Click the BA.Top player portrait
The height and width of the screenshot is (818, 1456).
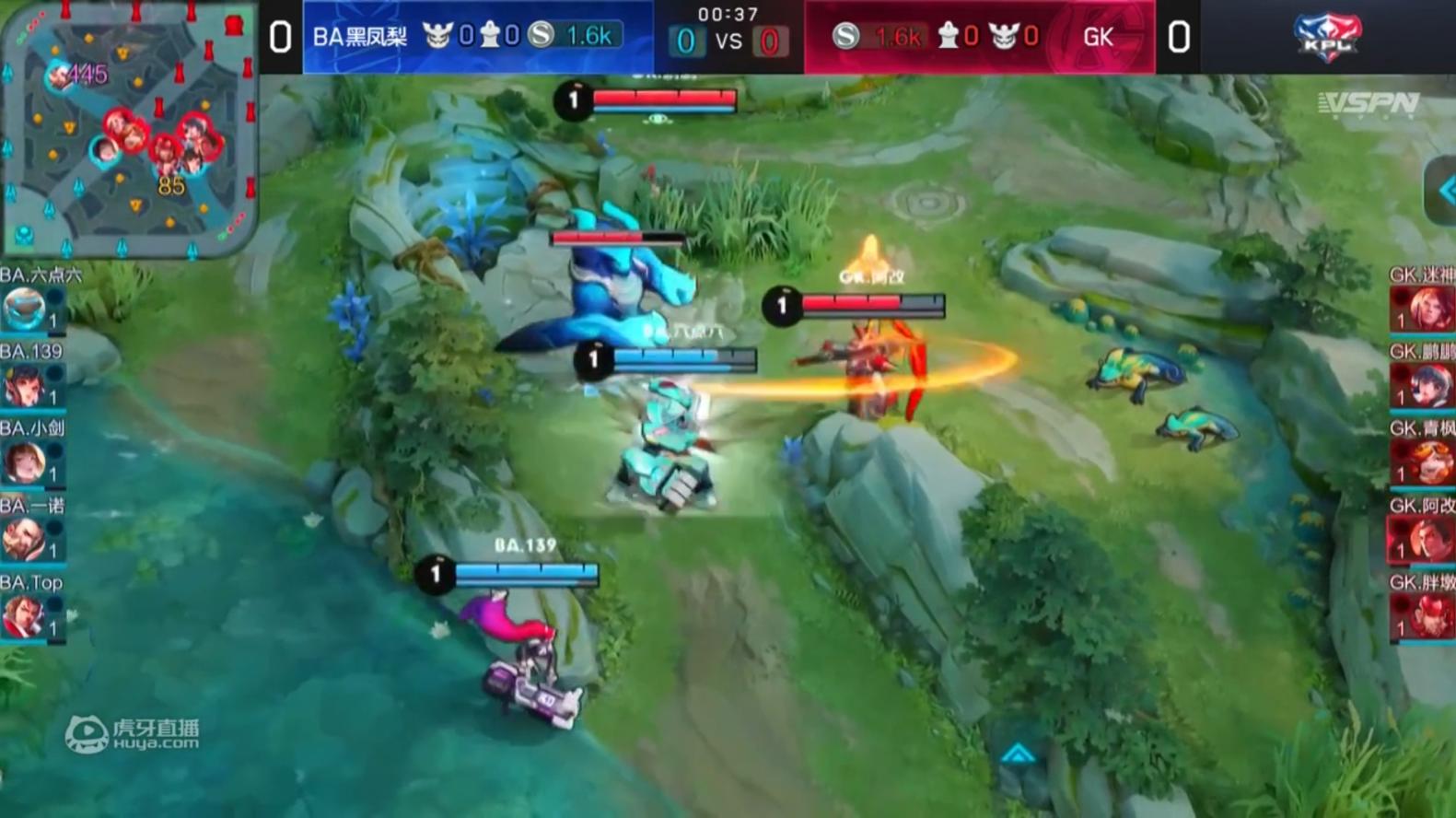click(26, 616)
